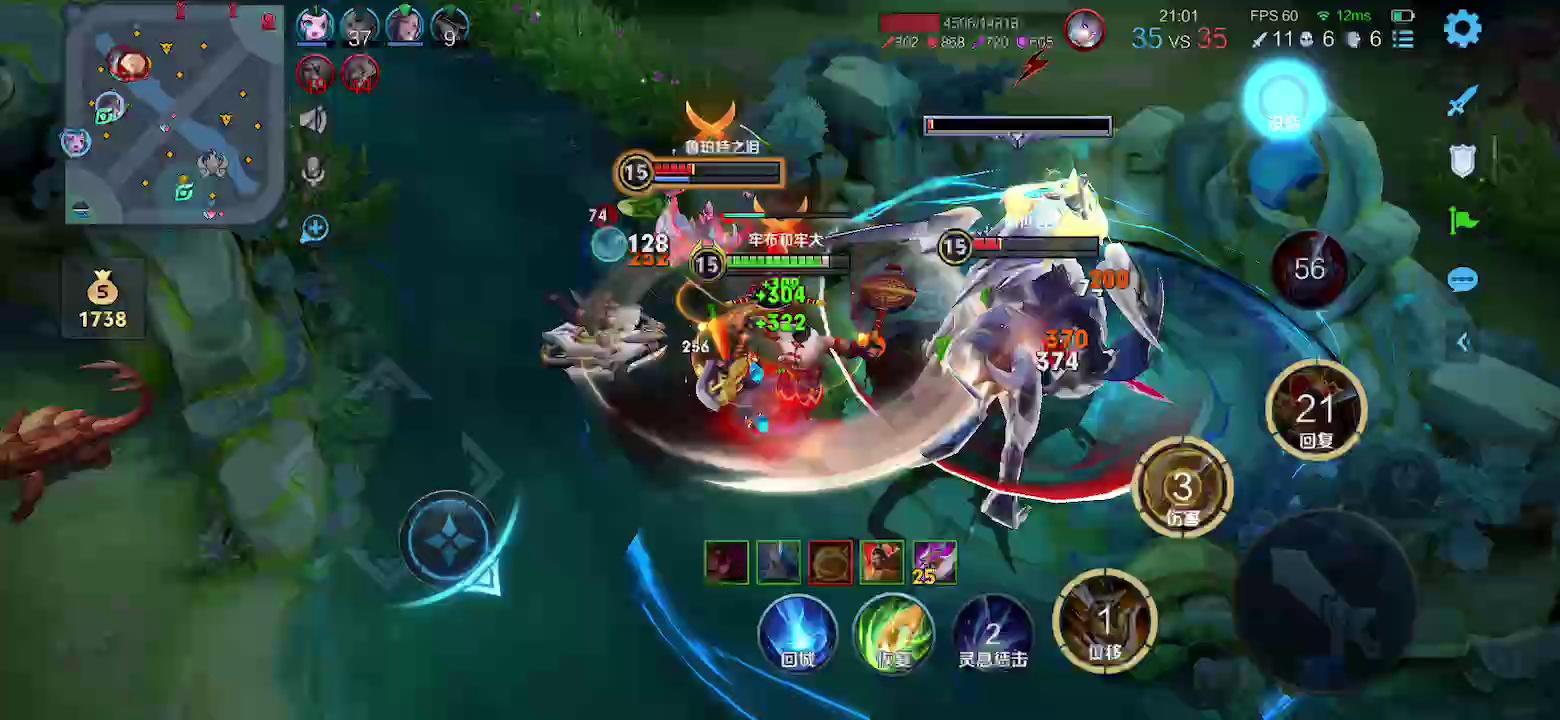Open the gold shop with 1738 coins
This screenshot has width=1560, height=720.
pyautogui.click(x=102, y=301)
